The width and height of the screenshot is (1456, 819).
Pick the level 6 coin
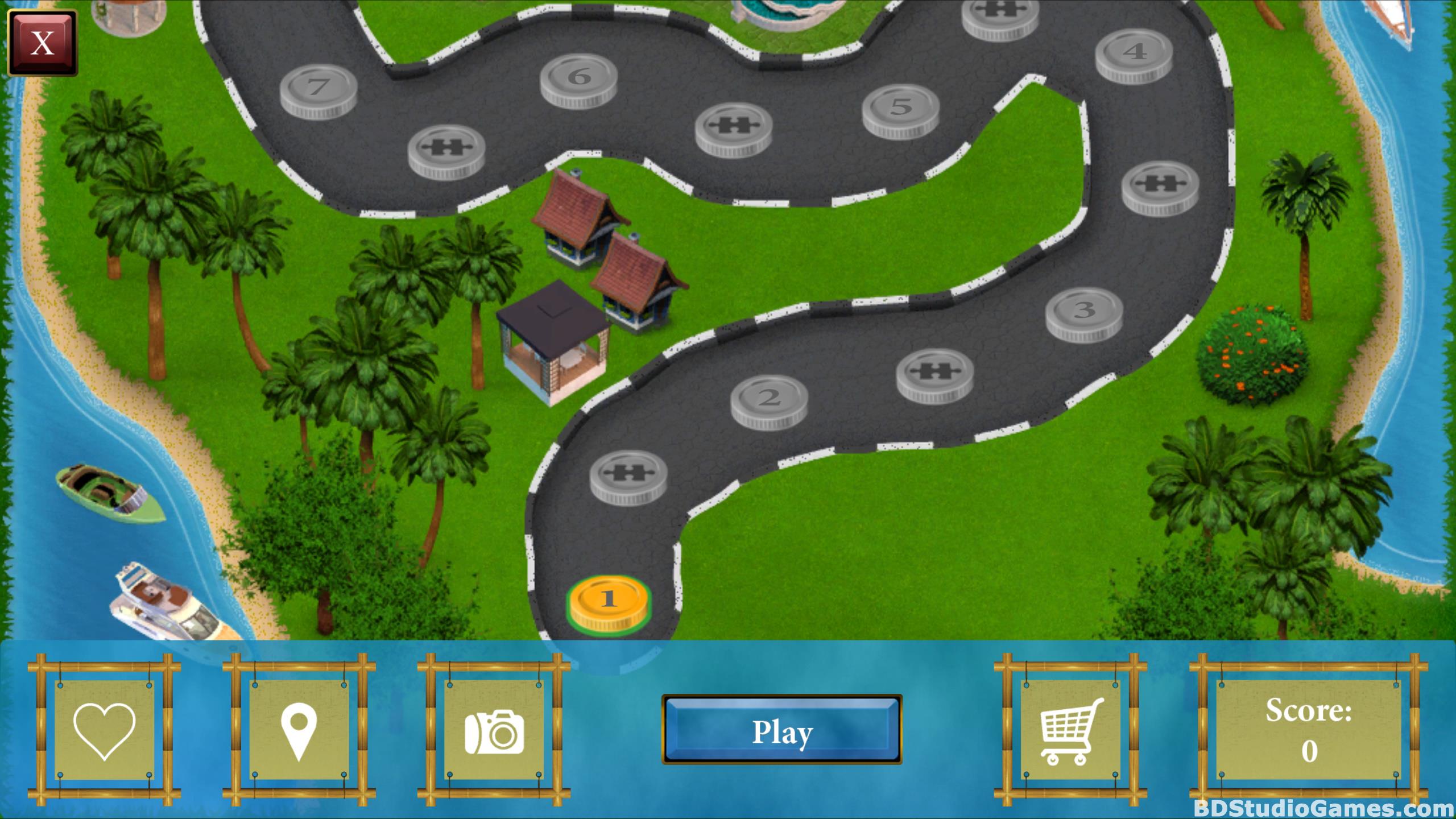pos(579,79)
